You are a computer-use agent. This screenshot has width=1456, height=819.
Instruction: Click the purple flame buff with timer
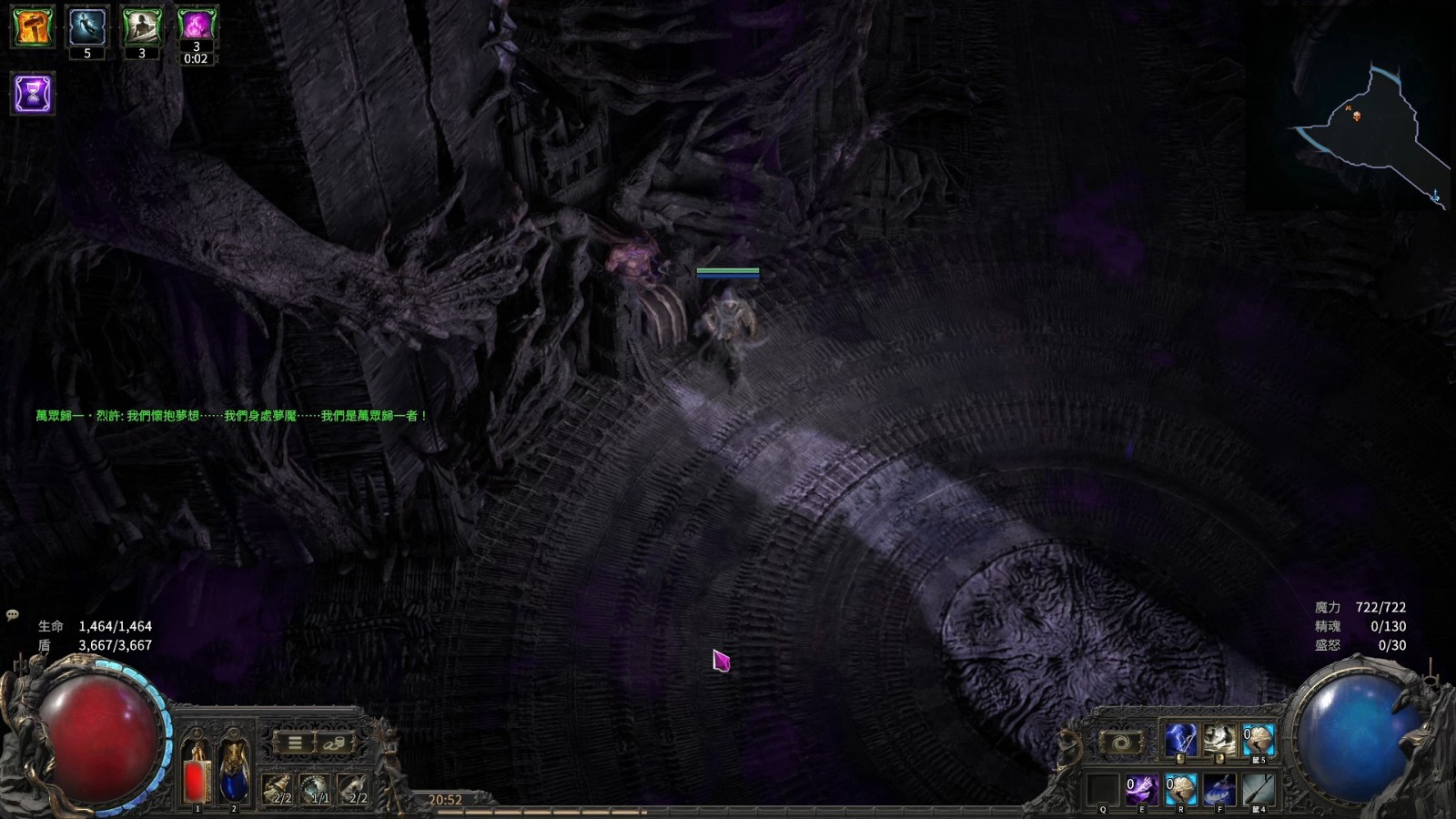[x=196, y=26]
